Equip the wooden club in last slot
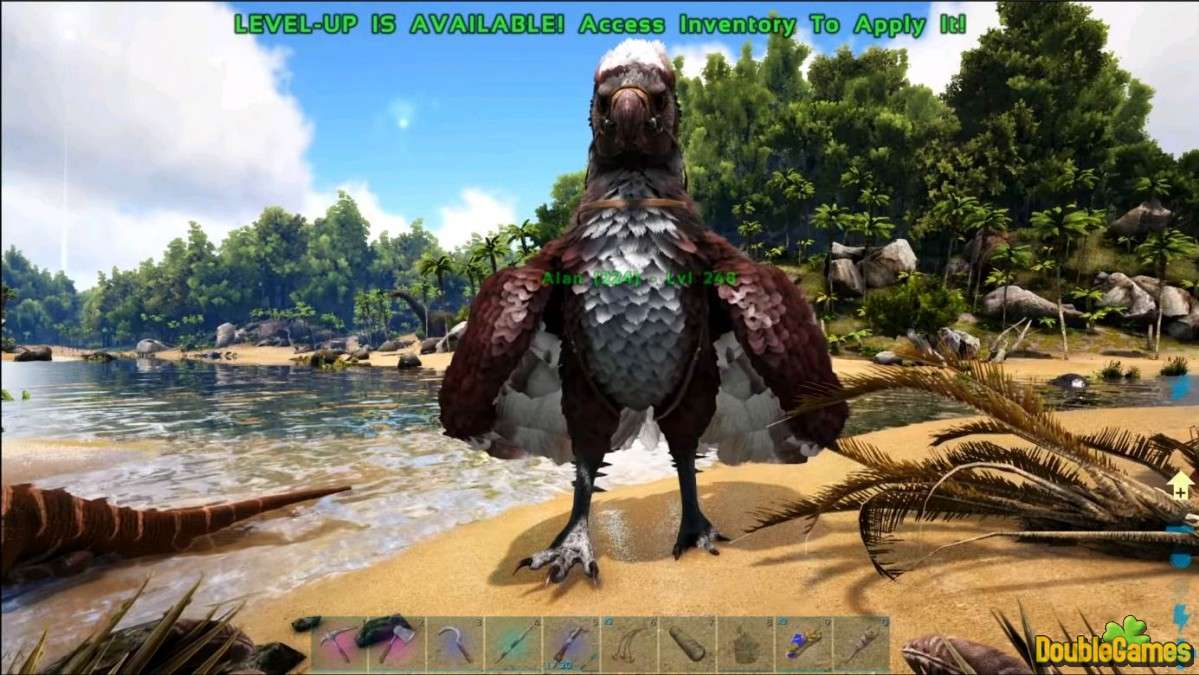1199x675 pixels. pos(861,643)
